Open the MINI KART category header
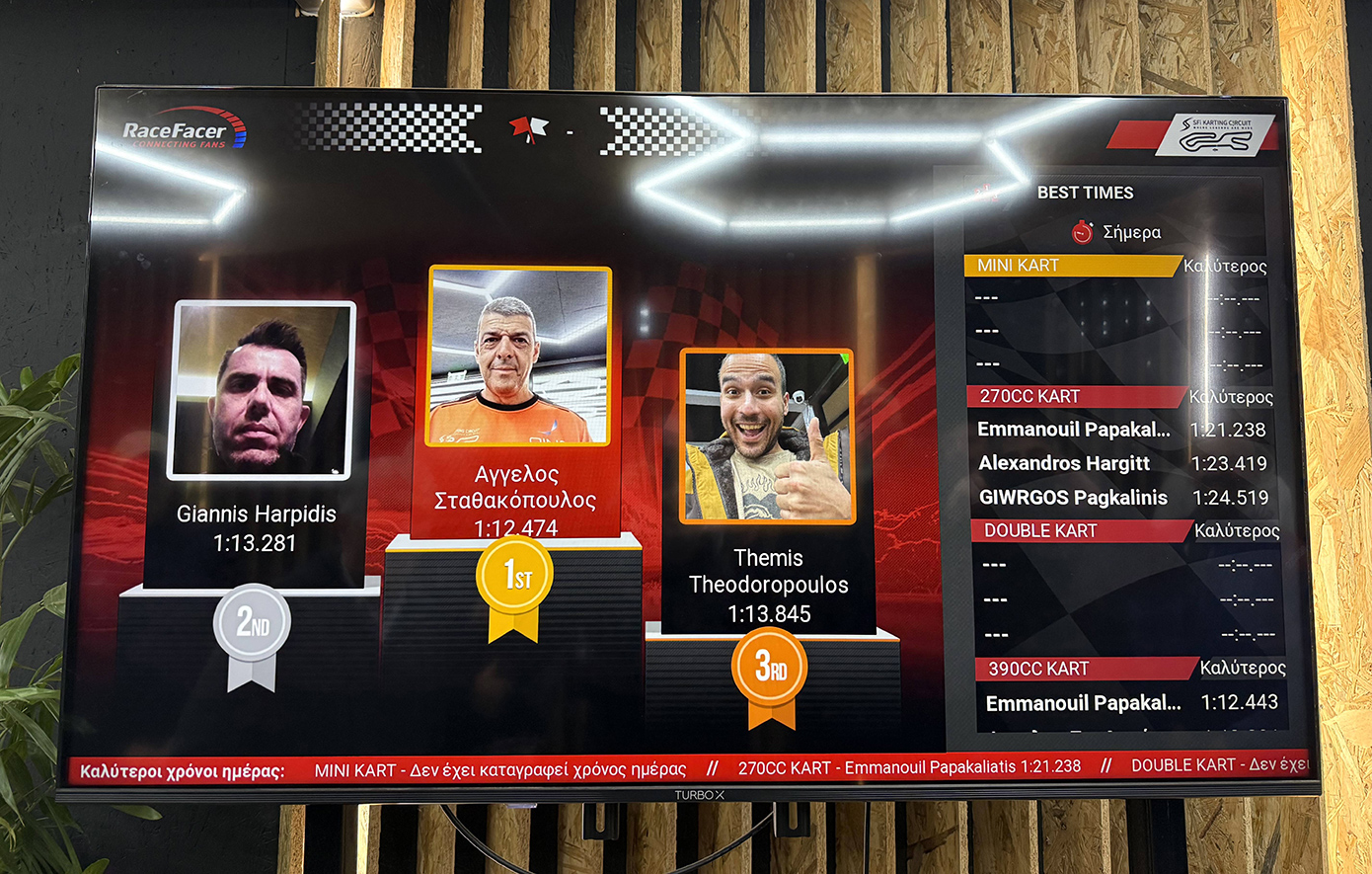This screenshot has width=1372, height=874. click(1019, 266)
